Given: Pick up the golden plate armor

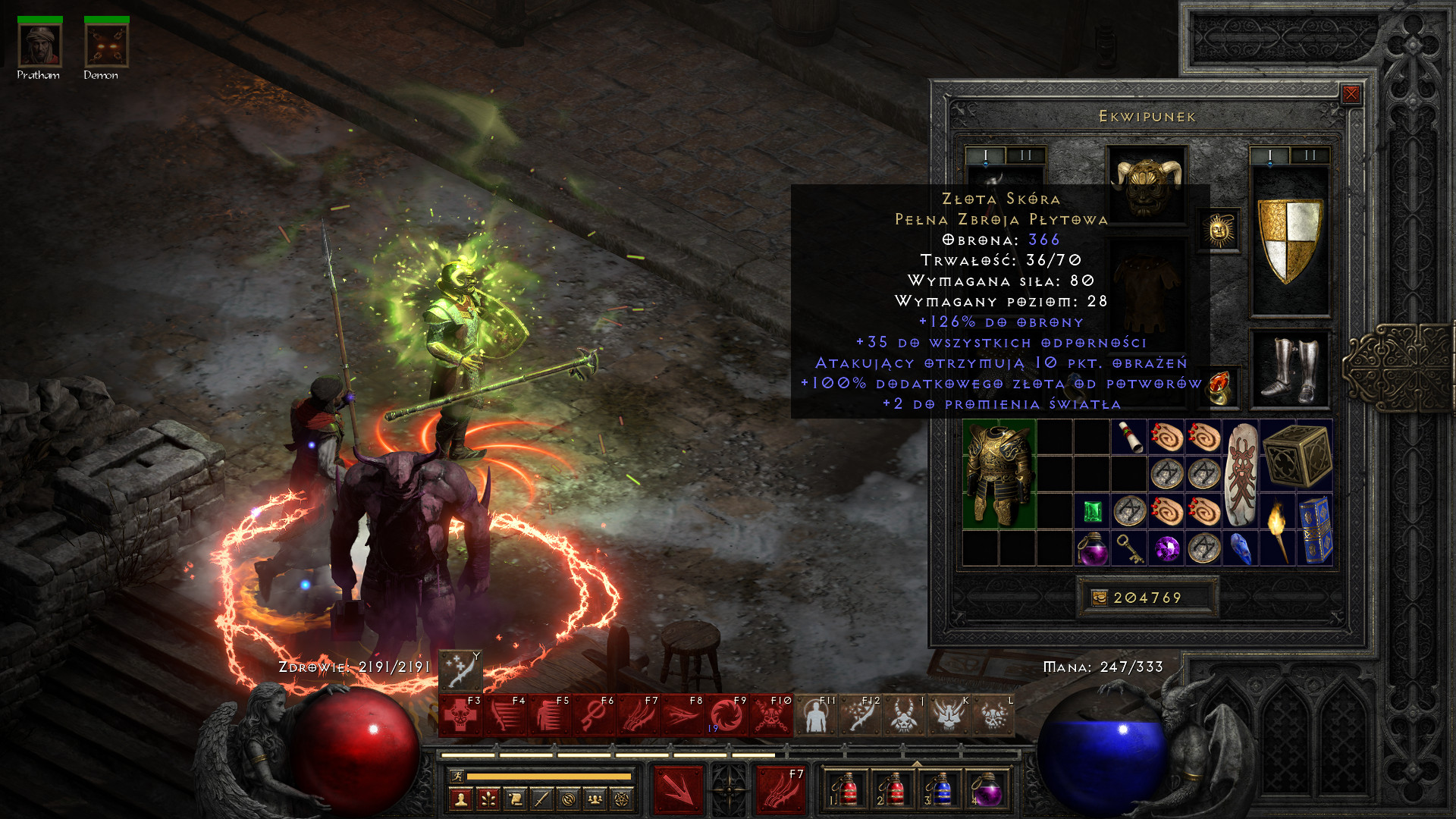Looking at the screenshot, I should 999,474.
